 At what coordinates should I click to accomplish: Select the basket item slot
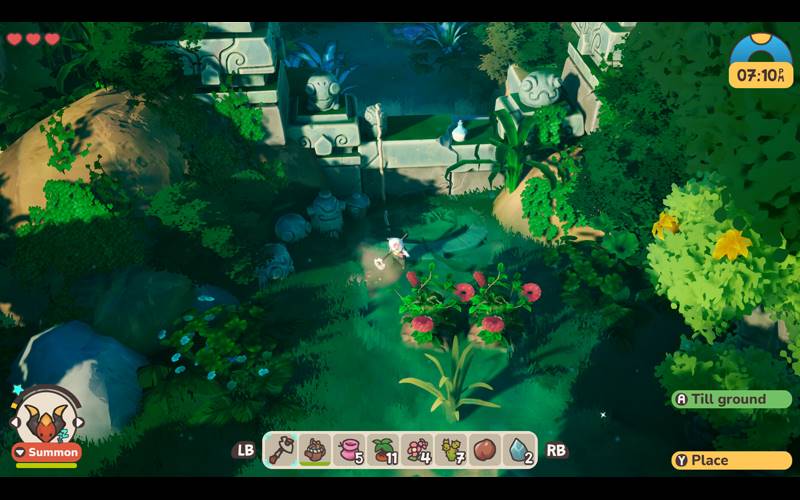click(x=317, y=449)
